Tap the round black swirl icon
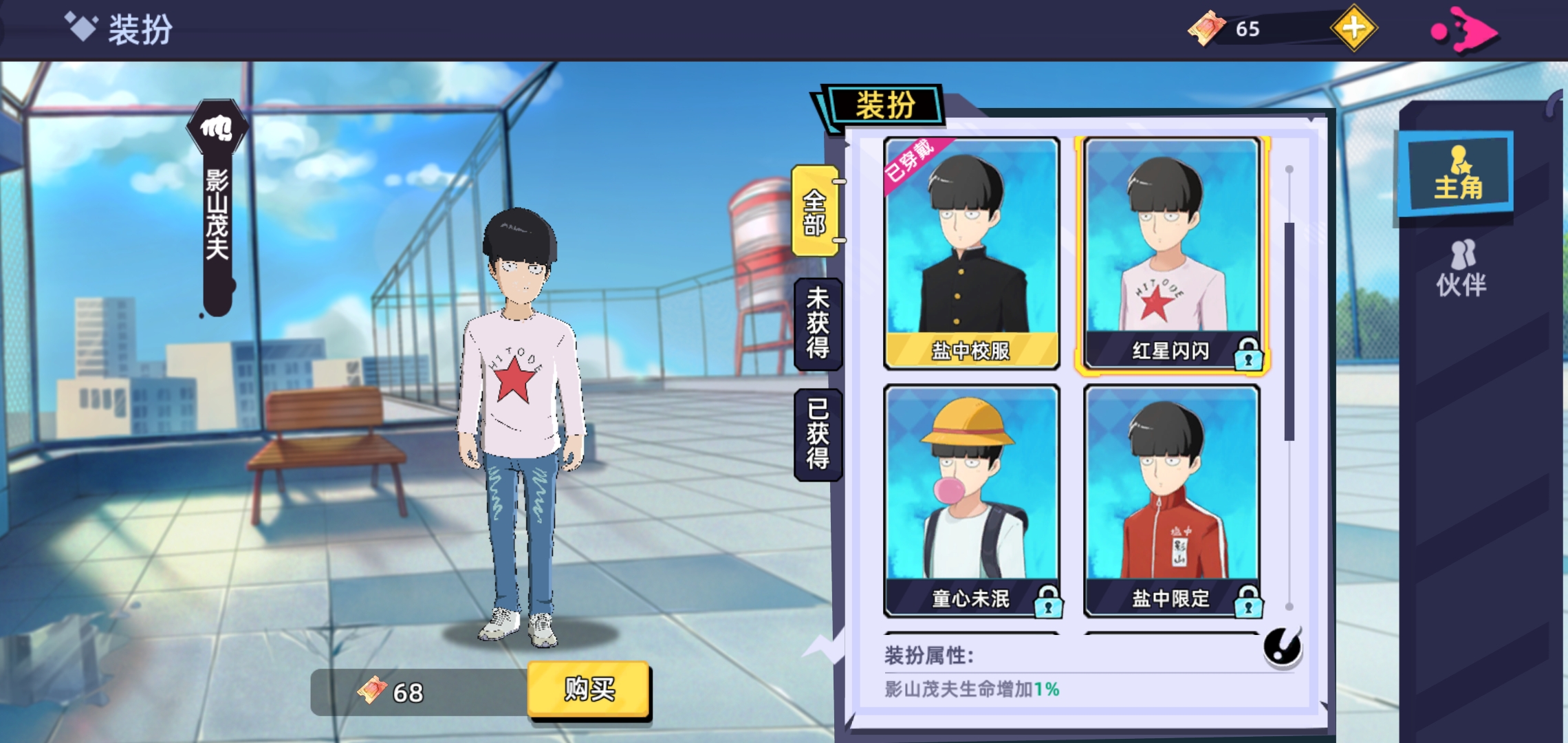Screen dimensions: 1568x743 pyautogui.click(x=1282, y=647)
